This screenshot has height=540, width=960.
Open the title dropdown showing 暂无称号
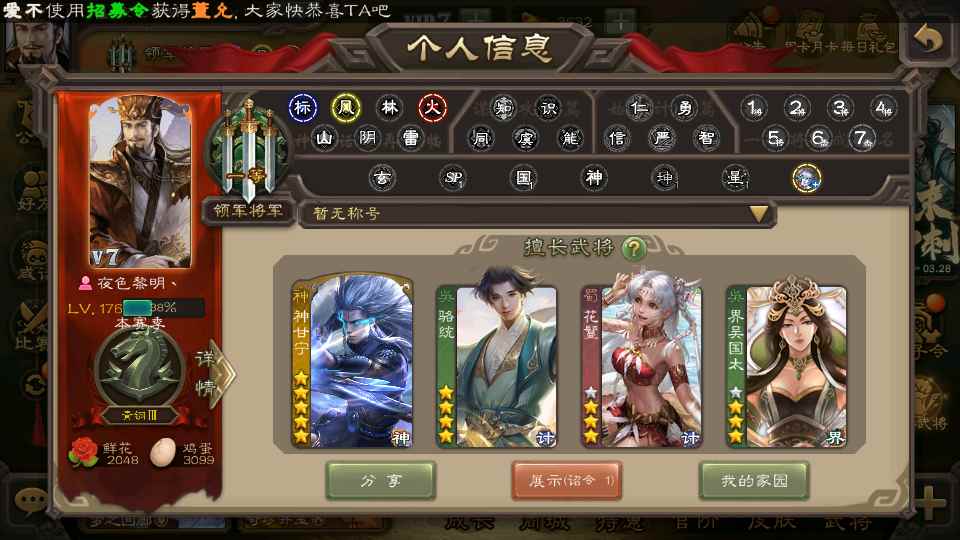click(758, 213)
